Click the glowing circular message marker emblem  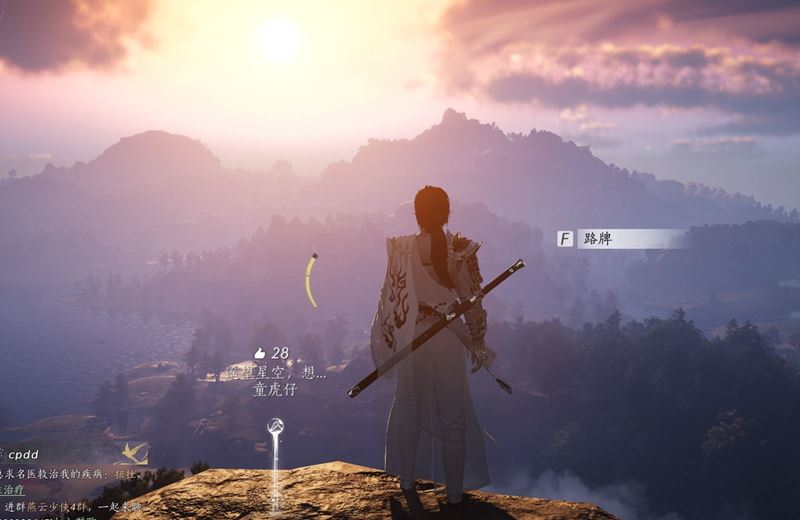pos(275,427)
